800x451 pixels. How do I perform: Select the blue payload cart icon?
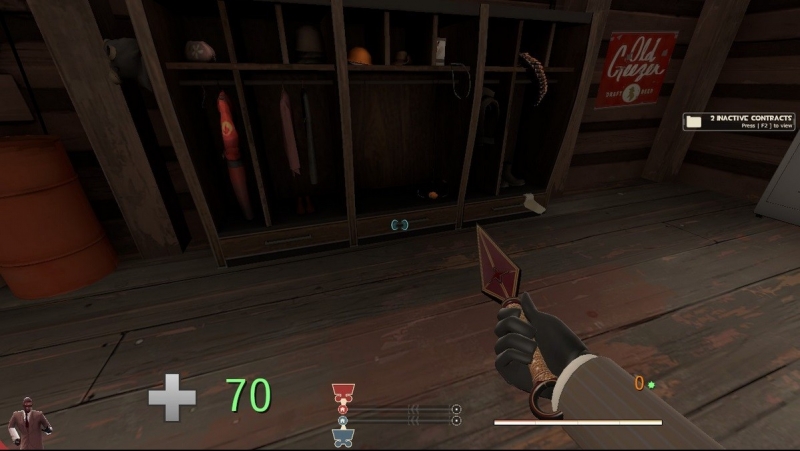(343, 436)
